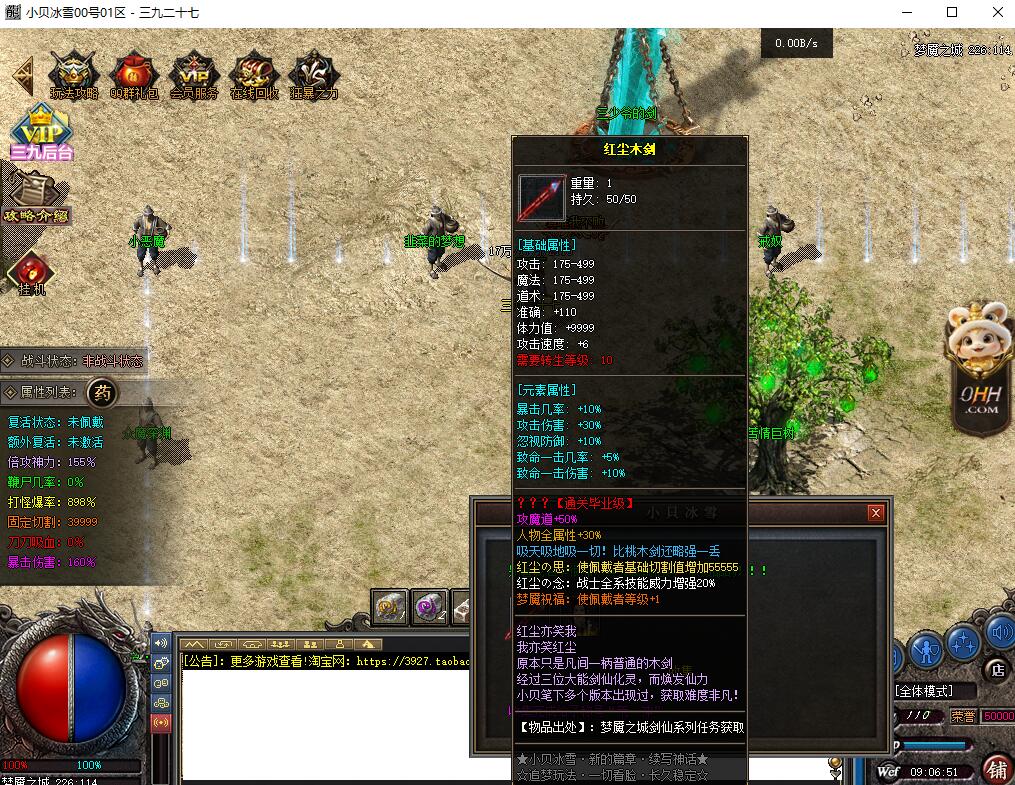Open the 玩法攻略 gameplay guide icon
The image size is (1015, 785).
coord(74,75)
